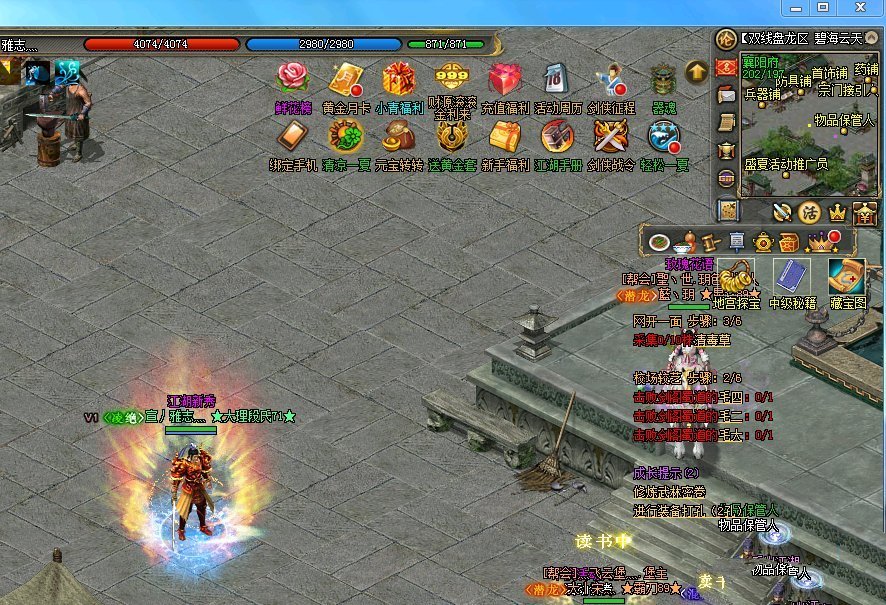Open the 地宫探宝 gold coins icon

[x=737, y=276]
